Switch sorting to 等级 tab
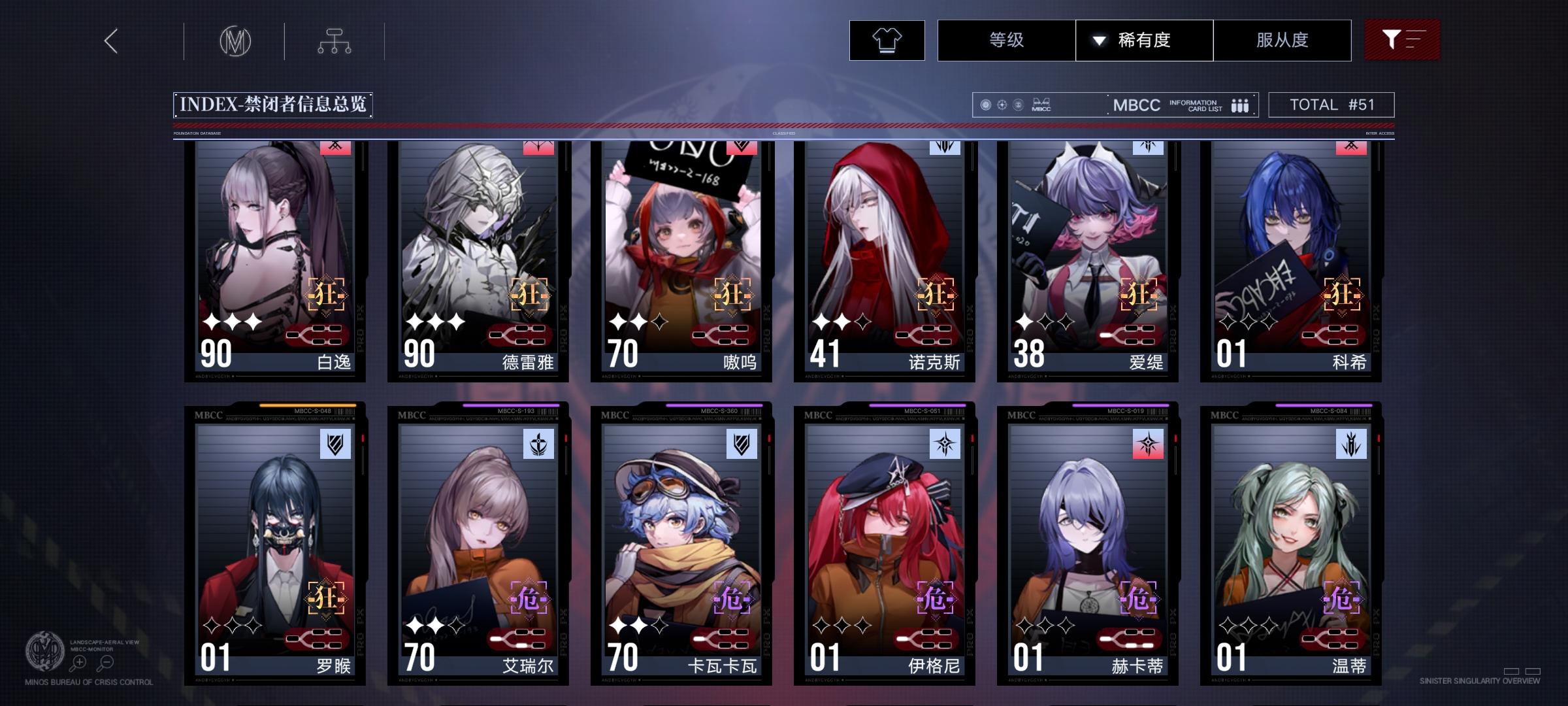 [x=1004, y=40]
